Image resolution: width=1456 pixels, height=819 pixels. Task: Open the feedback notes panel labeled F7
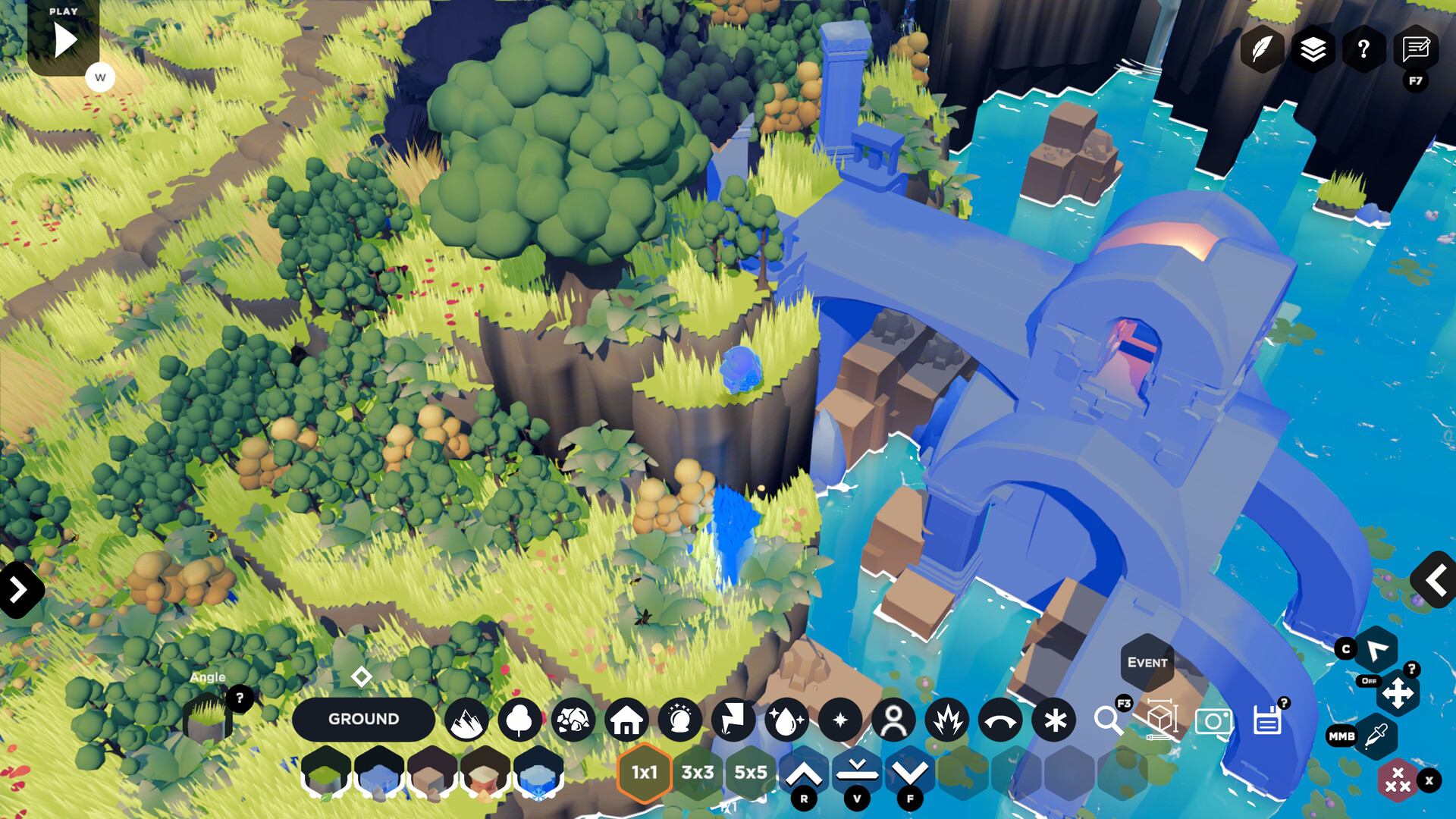[x=1415, y=49]
